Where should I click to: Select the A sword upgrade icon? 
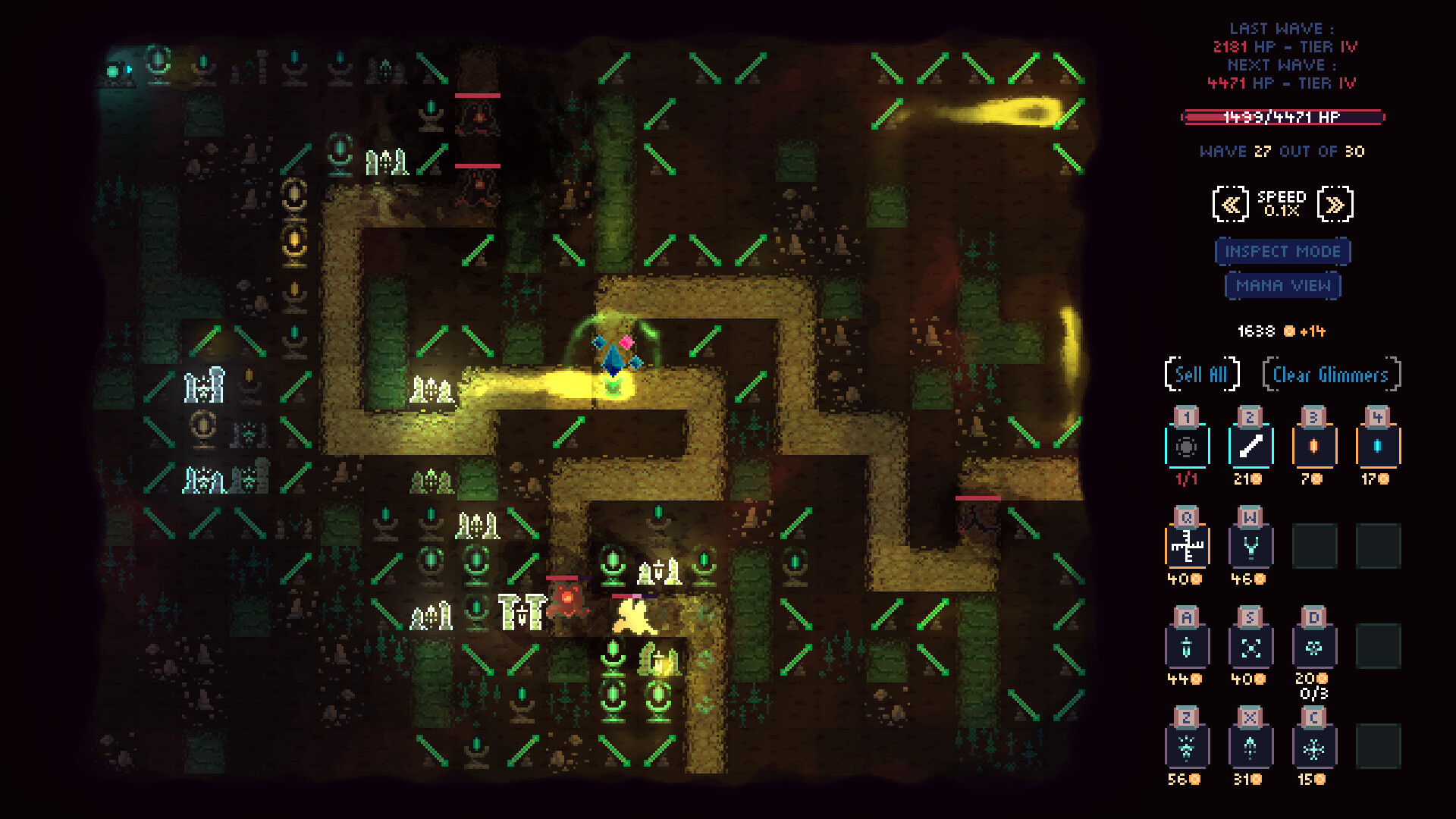[x=1188, y=646]
